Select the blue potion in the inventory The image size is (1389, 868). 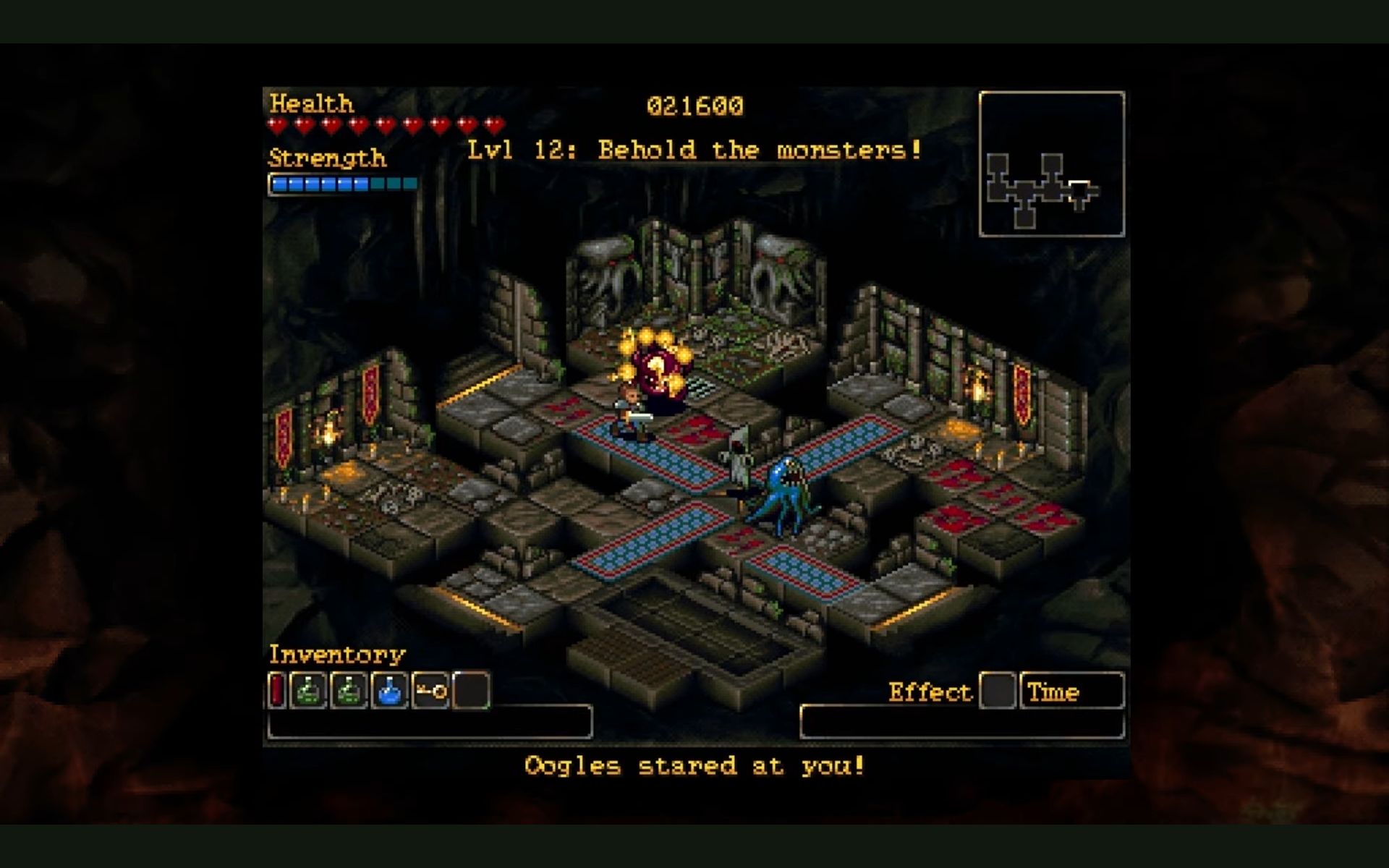click(x=390, y=690)
